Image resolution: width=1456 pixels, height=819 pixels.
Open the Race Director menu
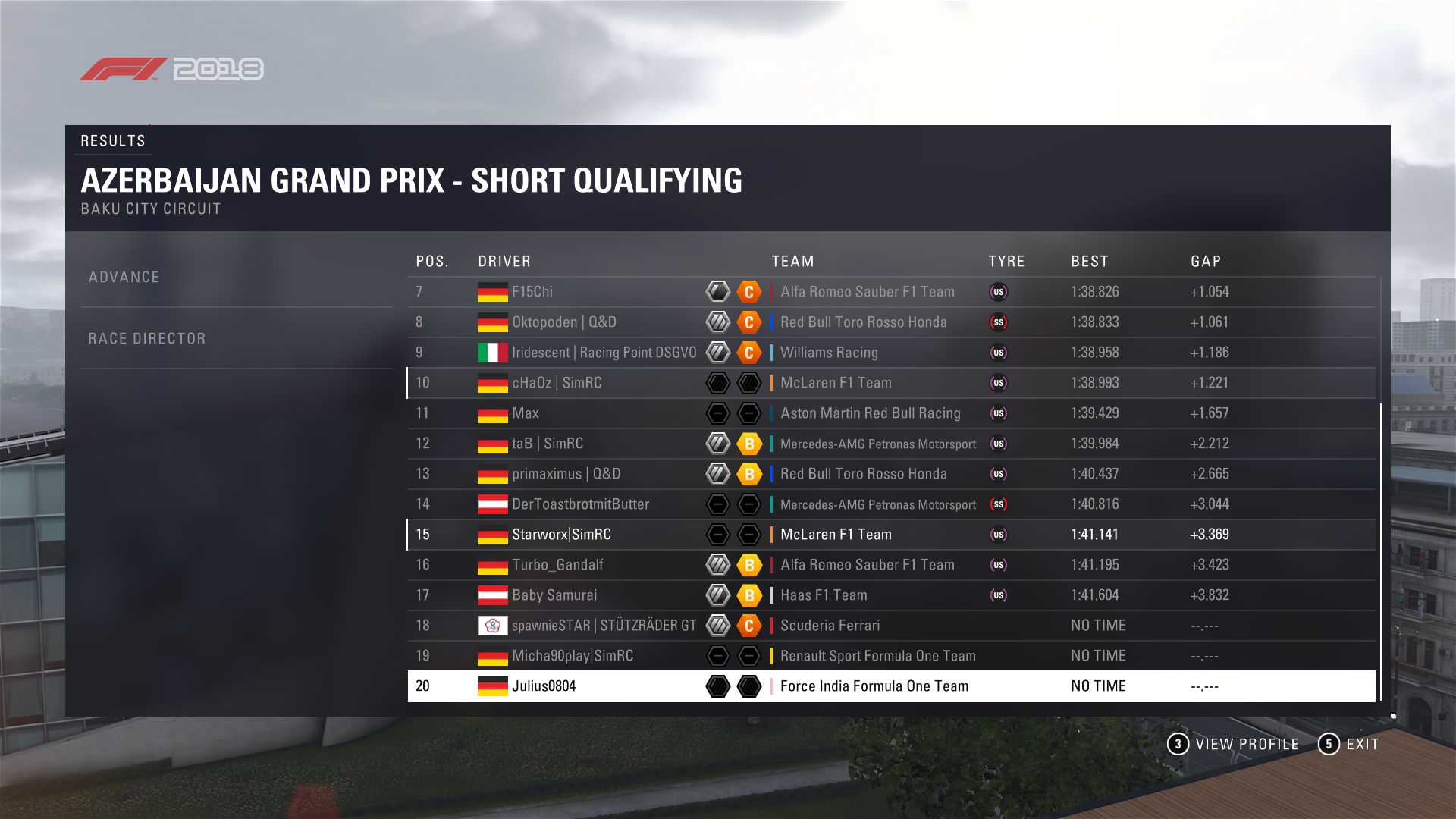[147, 339]
